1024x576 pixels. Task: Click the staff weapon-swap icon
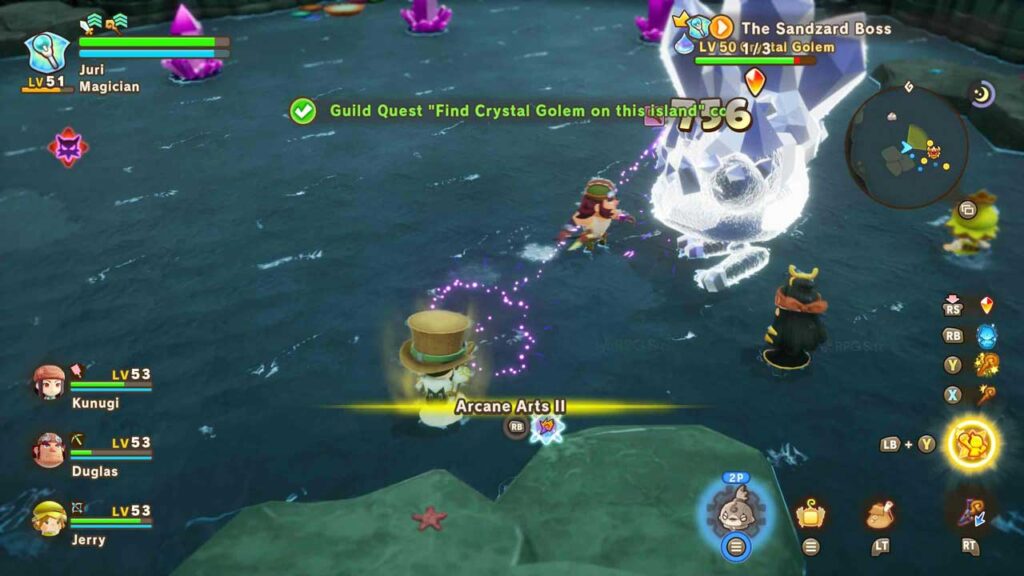tap(969, 512)
